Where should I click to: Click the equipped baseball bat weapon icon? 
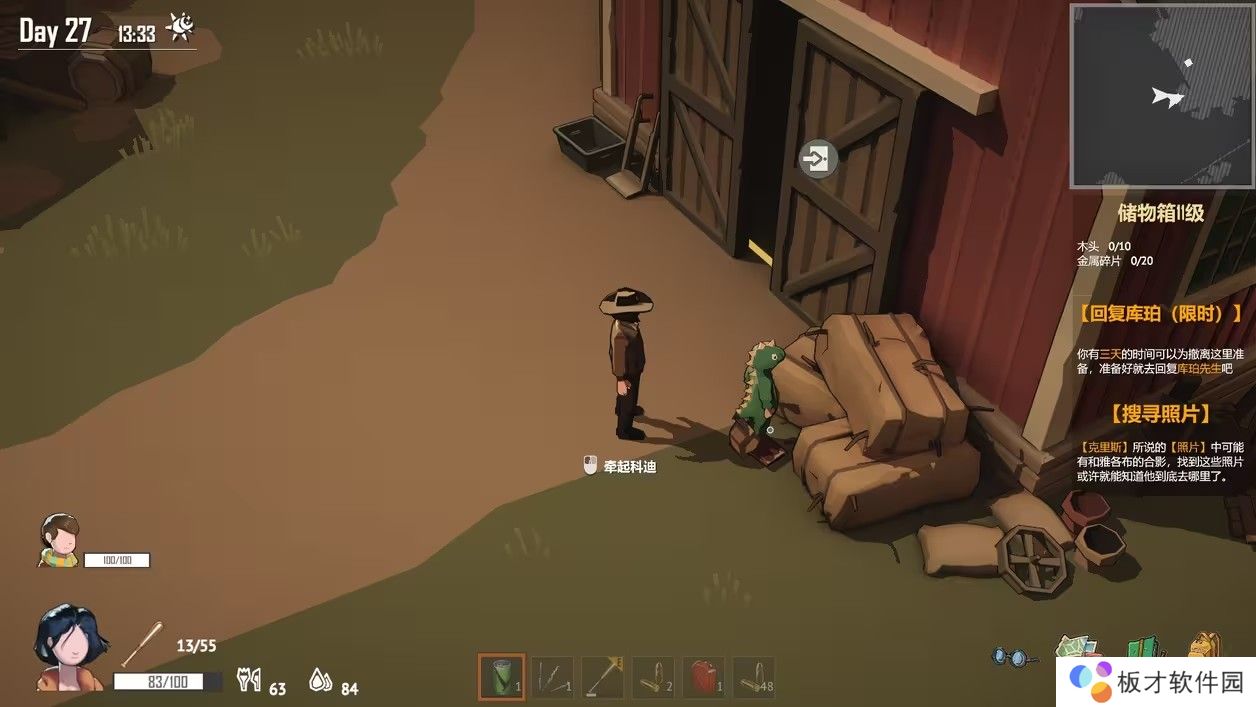point(142,645)
